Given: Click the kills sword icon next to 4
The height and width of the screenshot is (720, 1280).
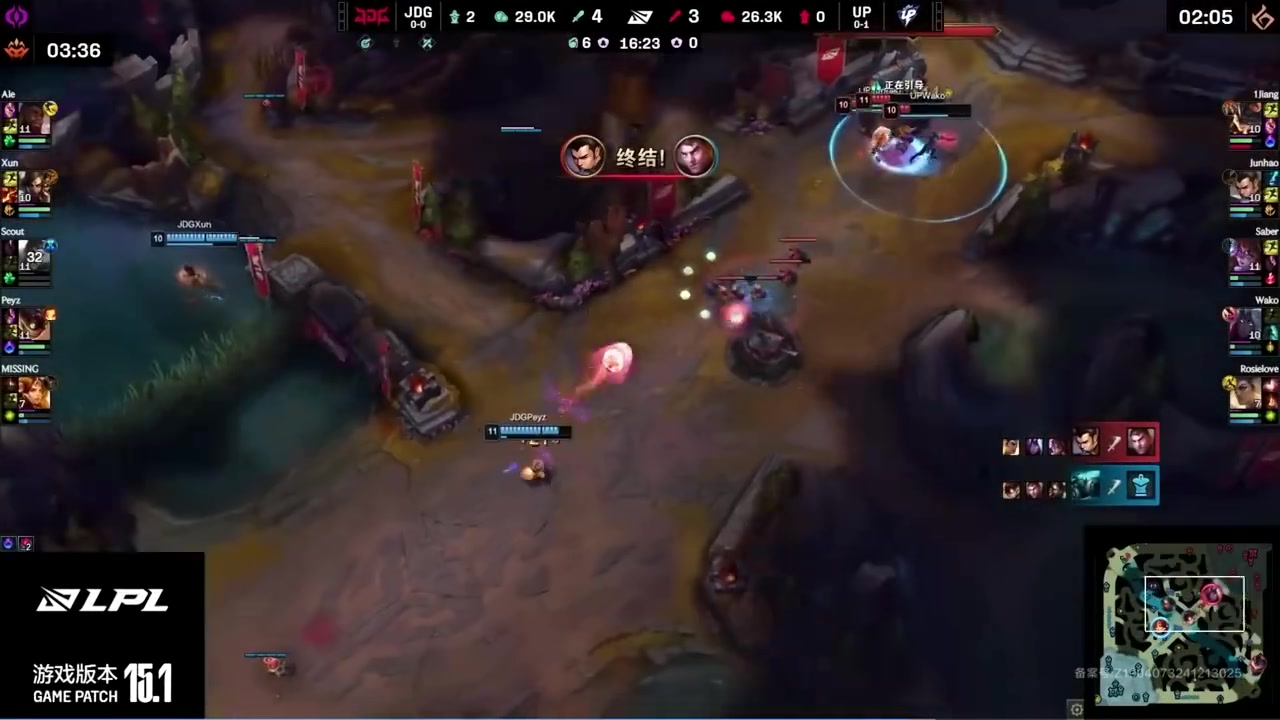Looking at the screenshot, I should click(578, 16).
